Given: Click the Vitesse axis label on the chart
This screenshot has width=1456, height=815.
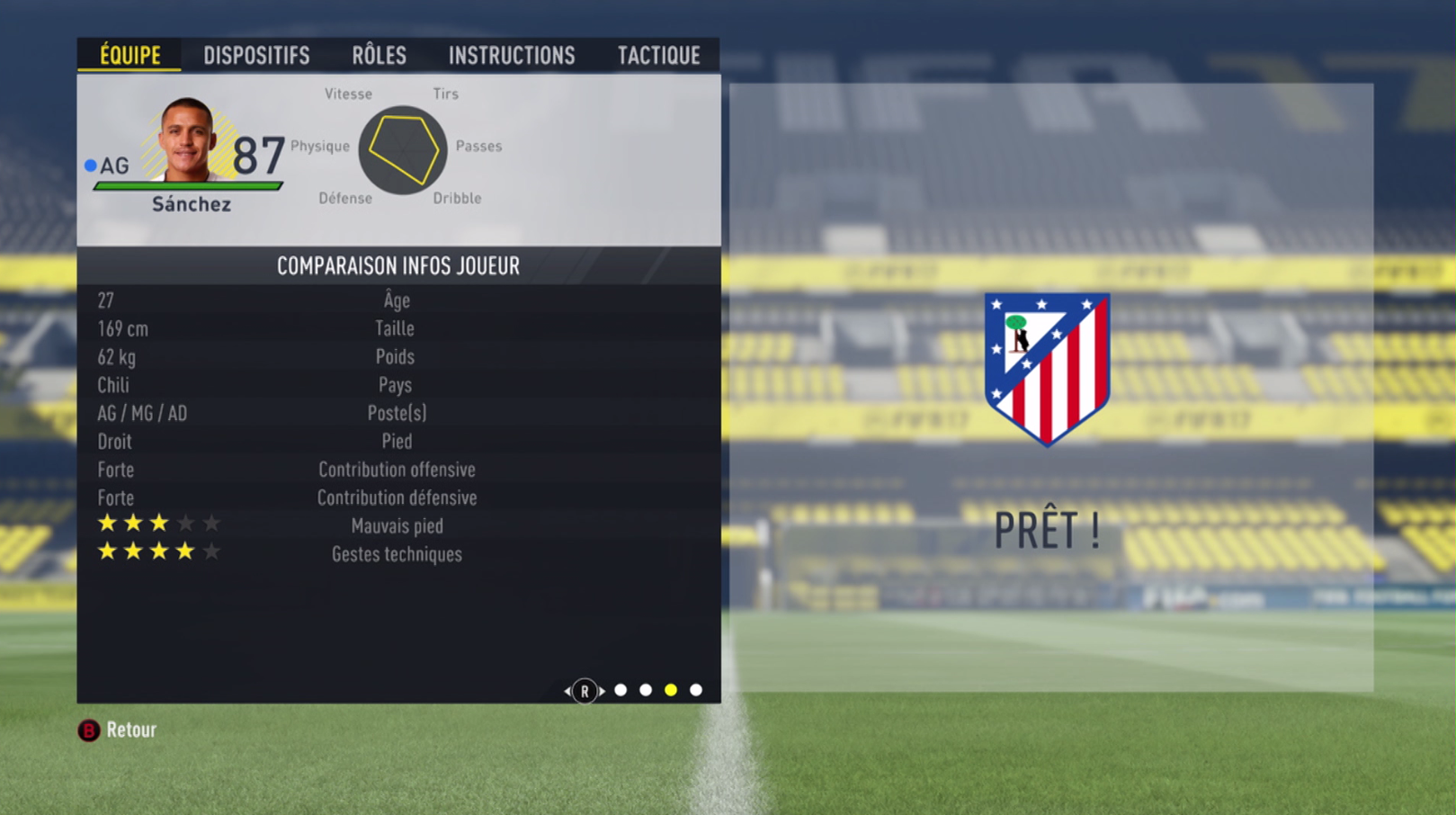Looking at the screenshot, I should click(348, 93).
